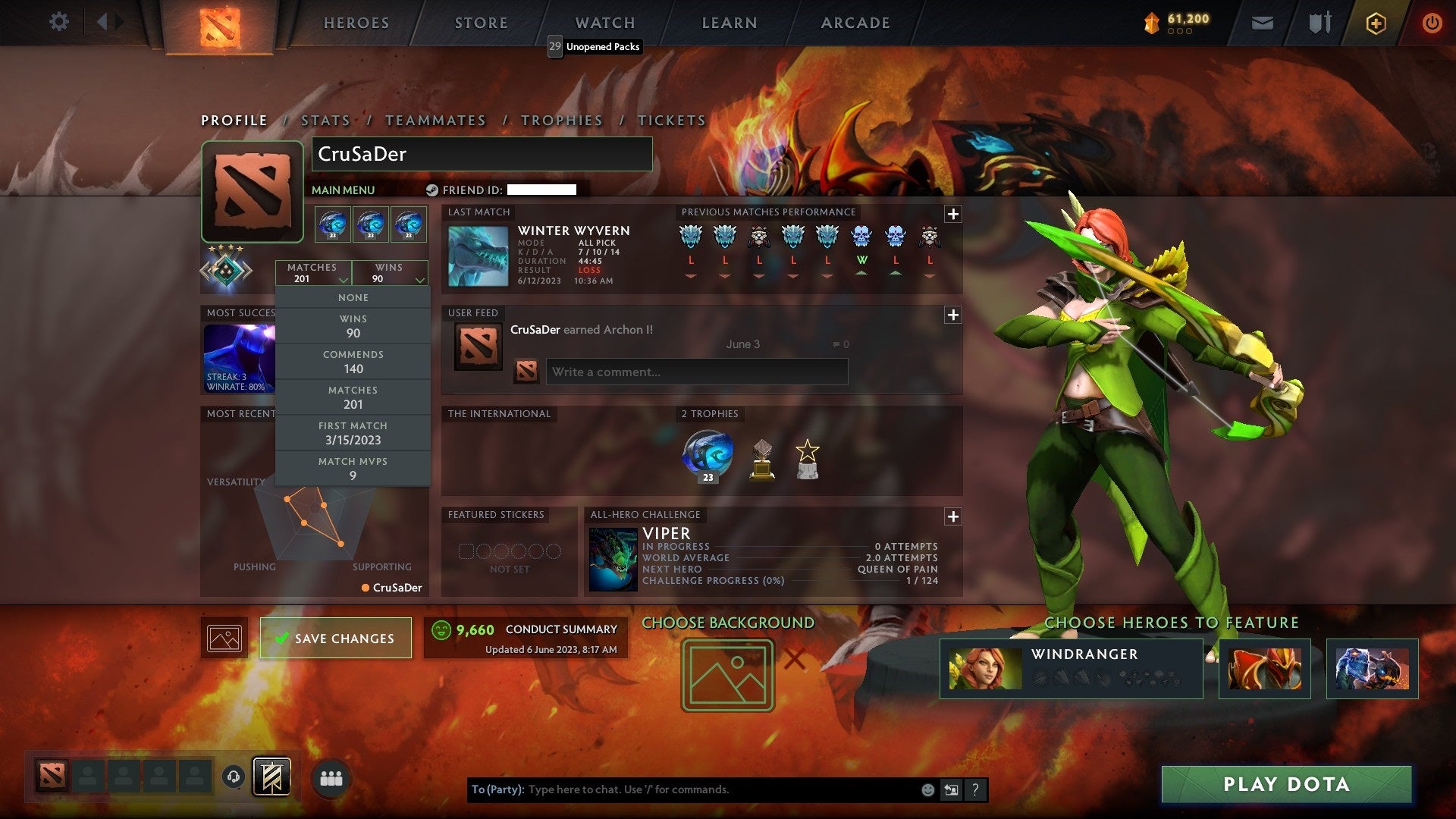Open the background image icon near Save Changes

[224, 638]
